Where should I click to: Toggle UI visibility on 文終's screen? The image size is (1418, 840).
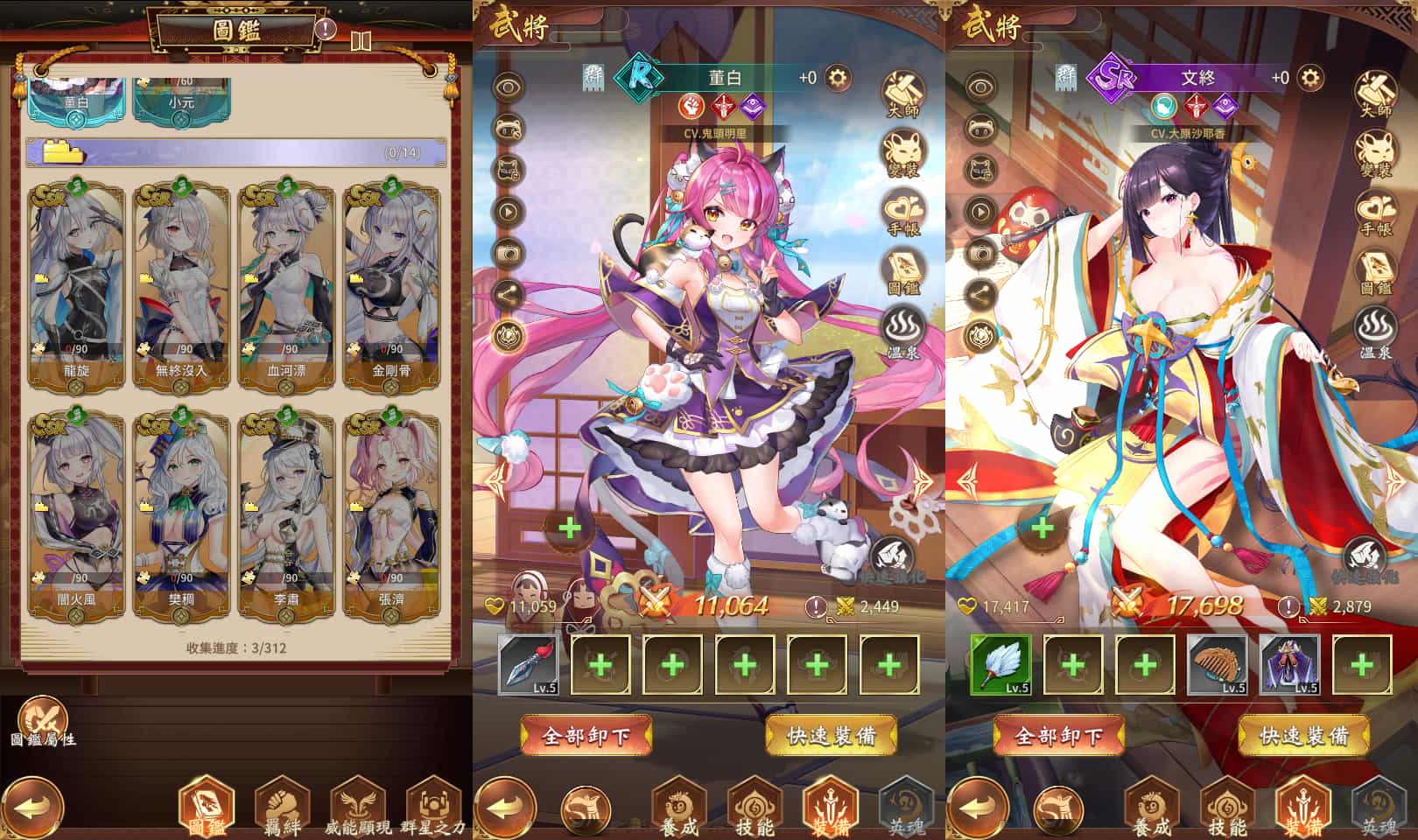tap(982, 87)
